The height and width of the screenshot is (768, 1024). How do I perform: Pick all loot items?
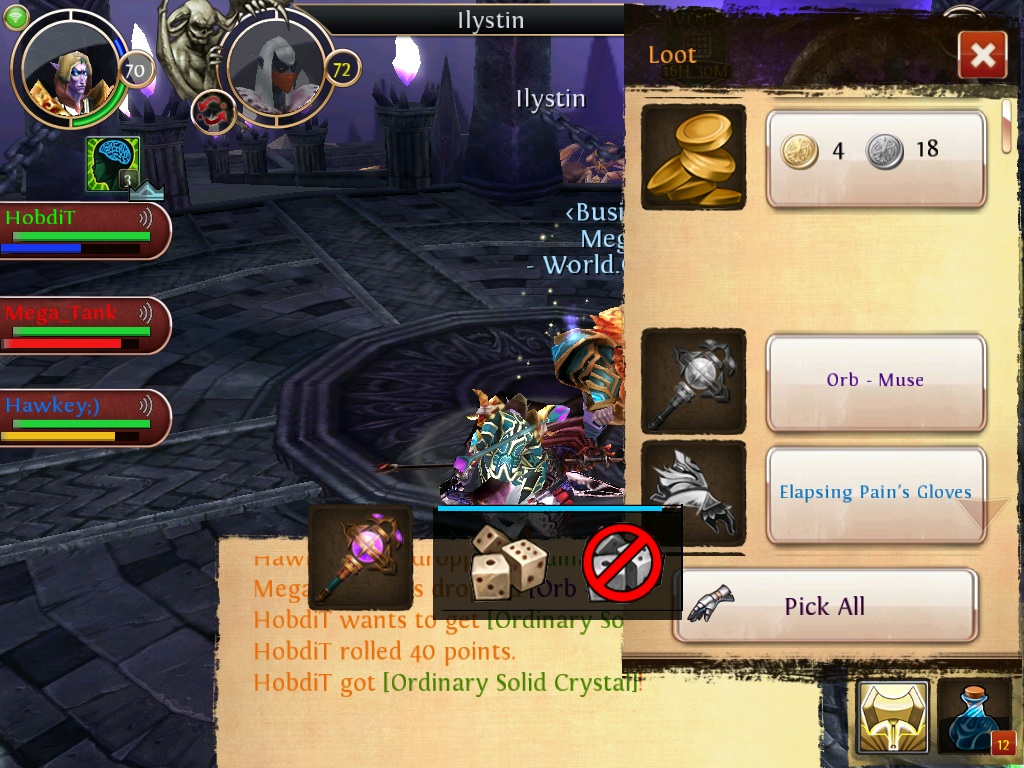(x=825, y=606)
